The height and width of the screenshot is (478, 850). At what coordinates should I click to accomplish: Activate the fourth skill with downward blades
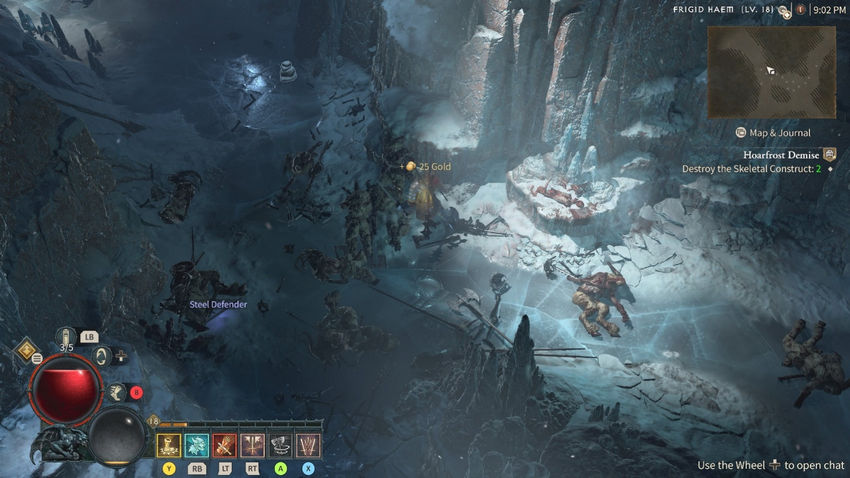(x=253, y=445)
